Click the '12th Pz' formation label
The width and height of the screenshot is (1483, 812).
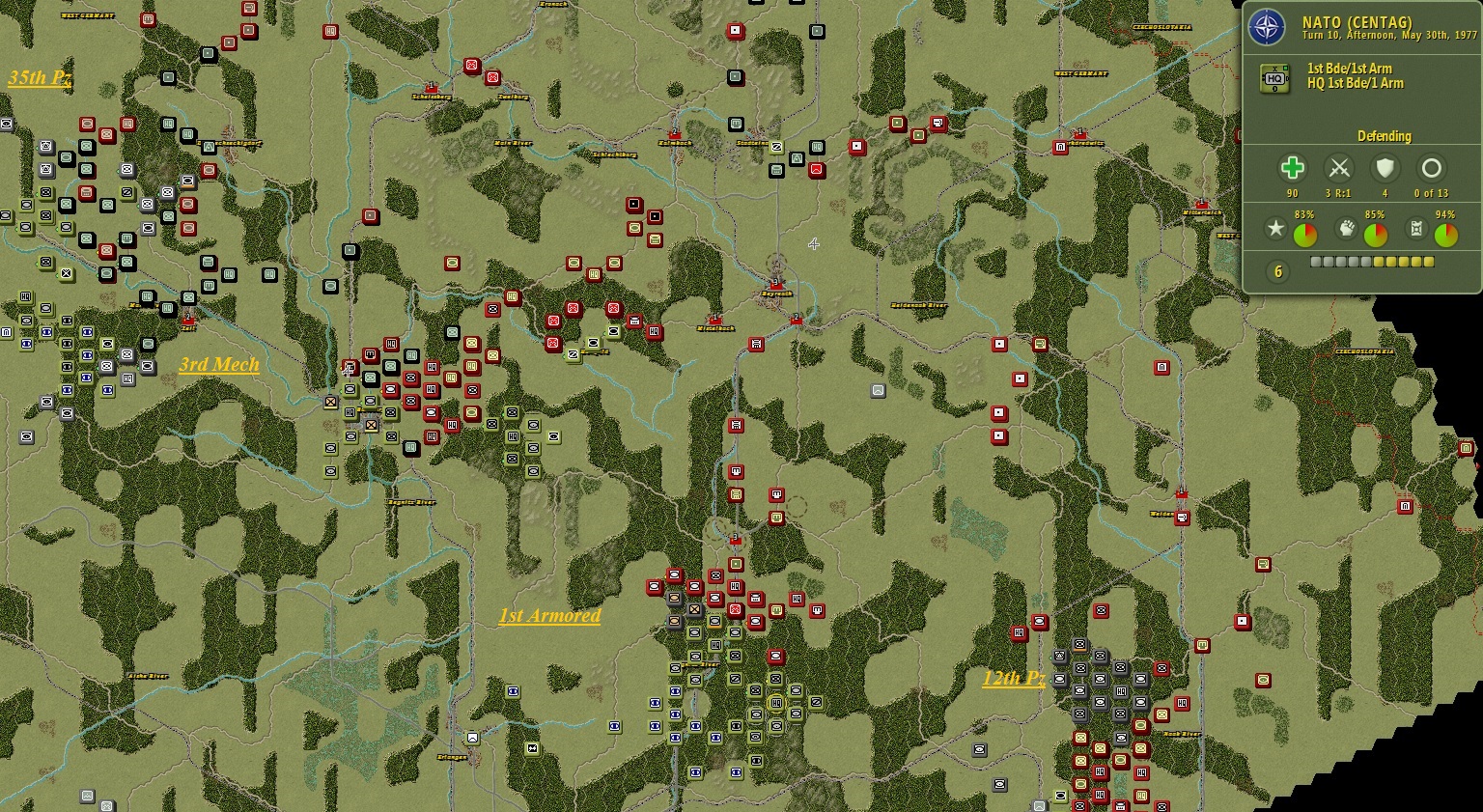[x=1012, y=679]
